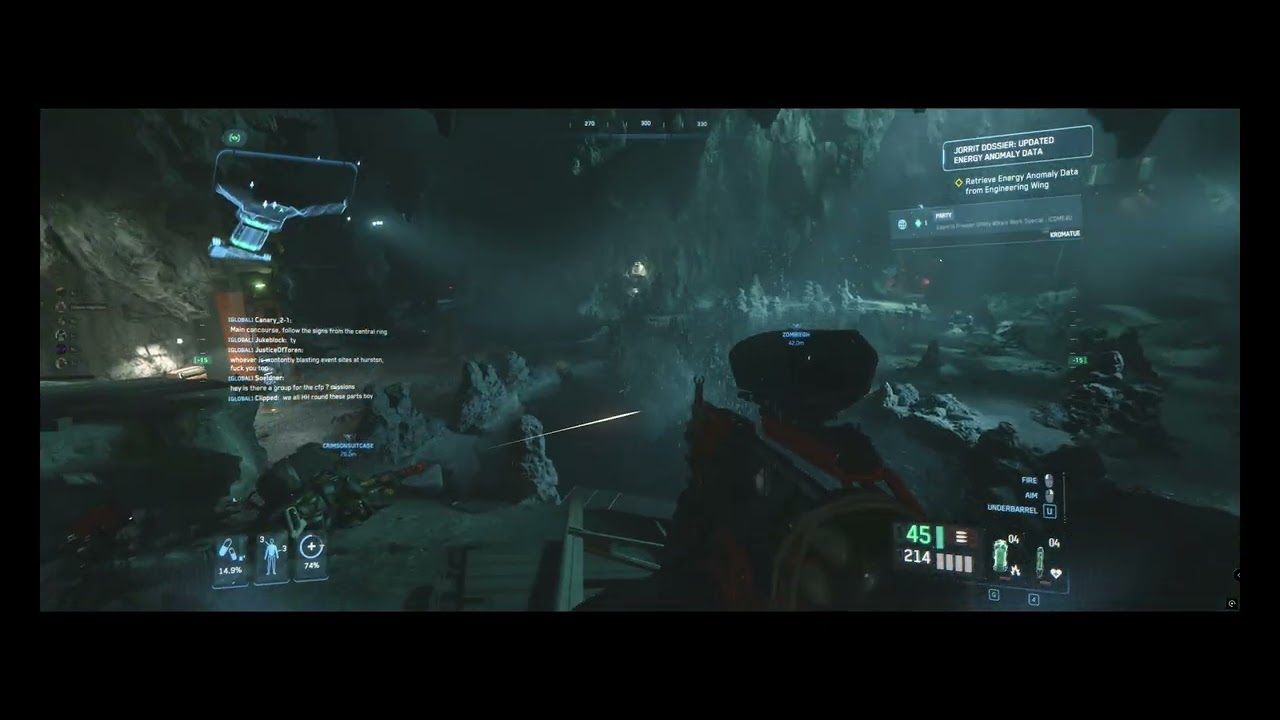Open the Jorrit Dossier mission tracker
This screenshot has height=720, width=1280.
tap(1017, 148)
